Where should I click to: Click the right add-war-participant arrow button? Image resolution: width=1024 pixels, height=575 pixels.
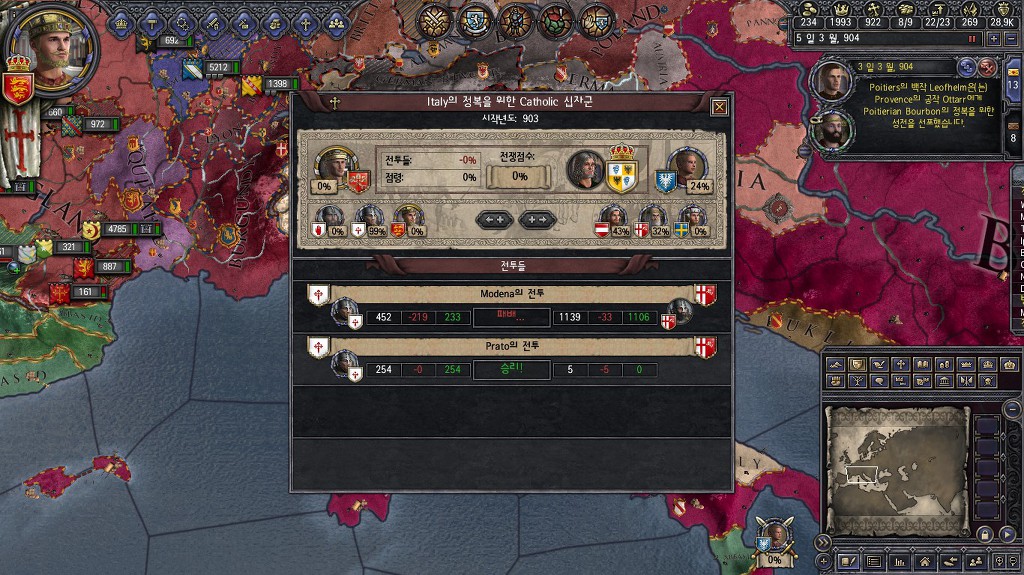coord(537,220)
